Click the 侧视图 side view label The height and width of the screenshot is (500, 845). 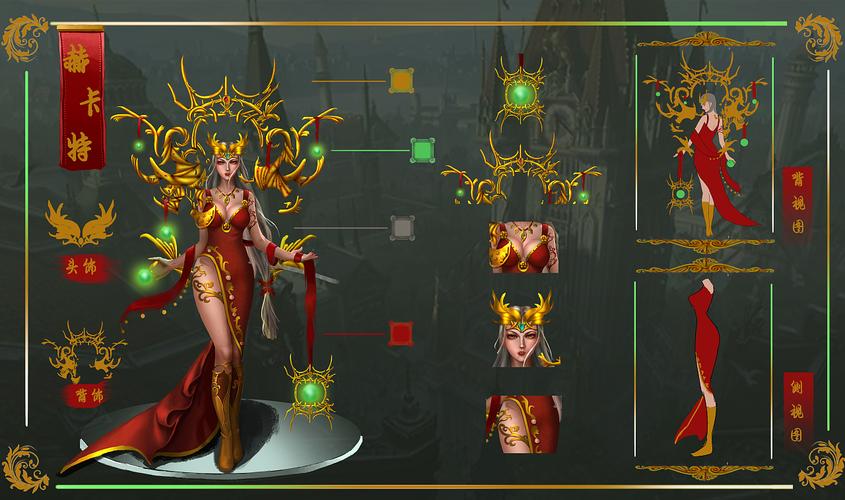coord(798,411)
